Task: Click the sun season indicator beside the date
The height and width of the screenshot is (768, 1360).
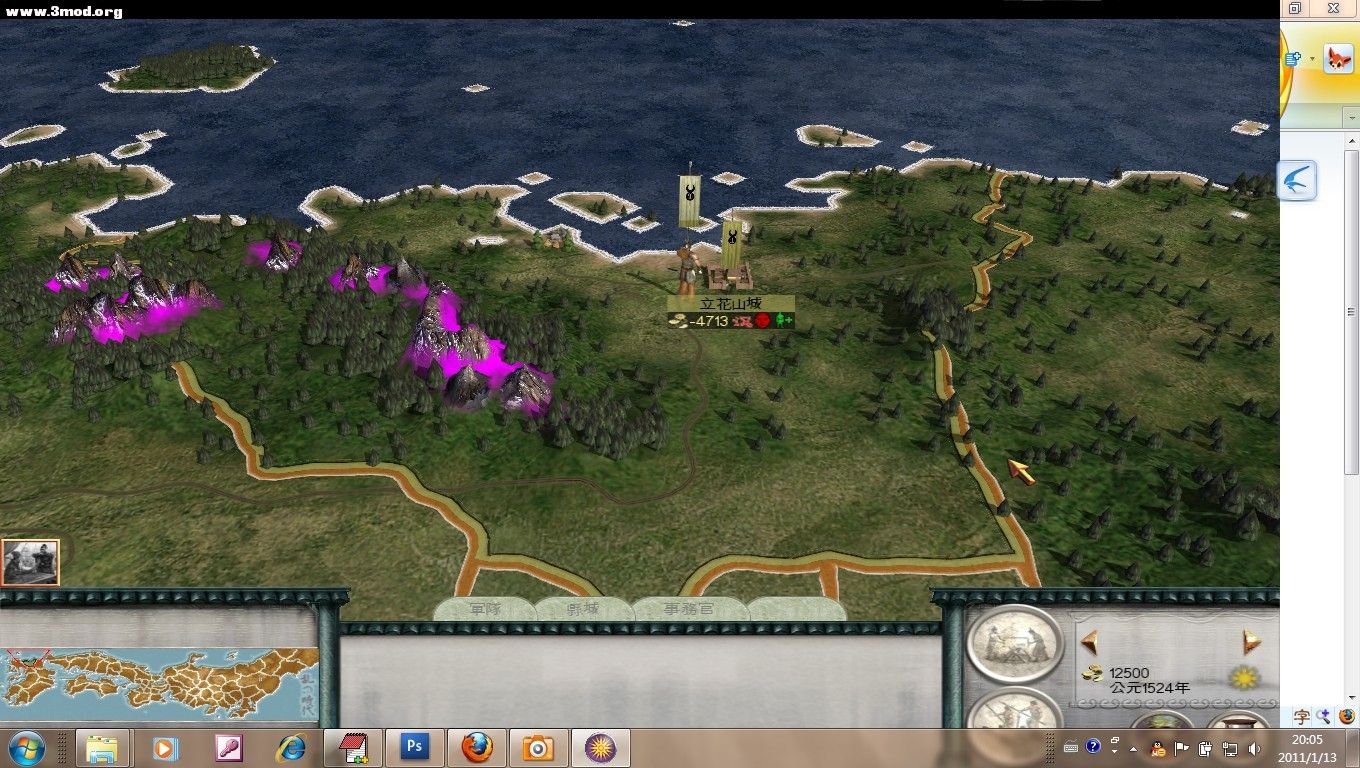Action: [1244, 676]
